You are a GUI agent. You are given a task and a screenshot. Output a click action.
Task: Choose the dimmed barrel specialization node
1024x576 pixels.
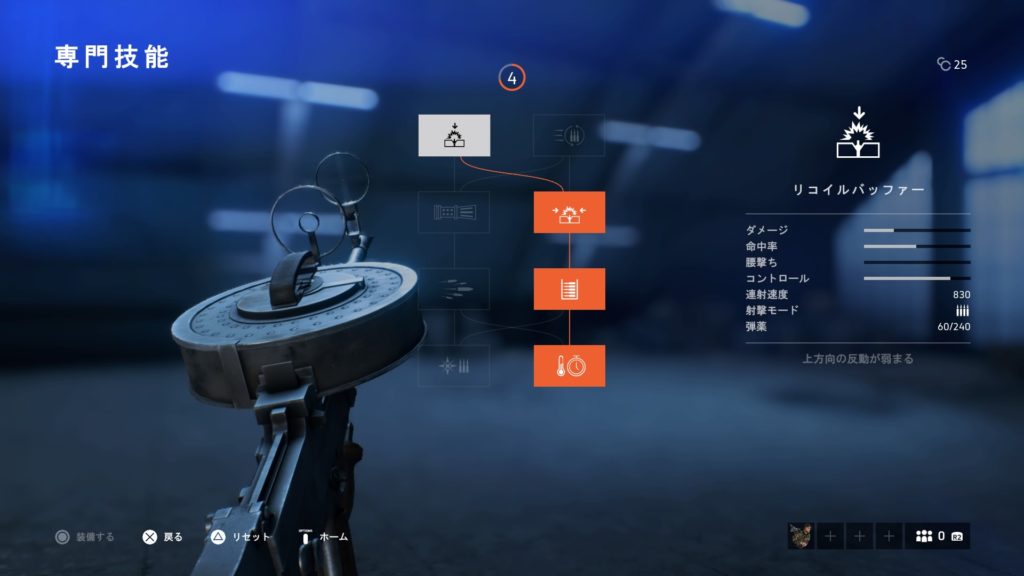coord(454,212)
